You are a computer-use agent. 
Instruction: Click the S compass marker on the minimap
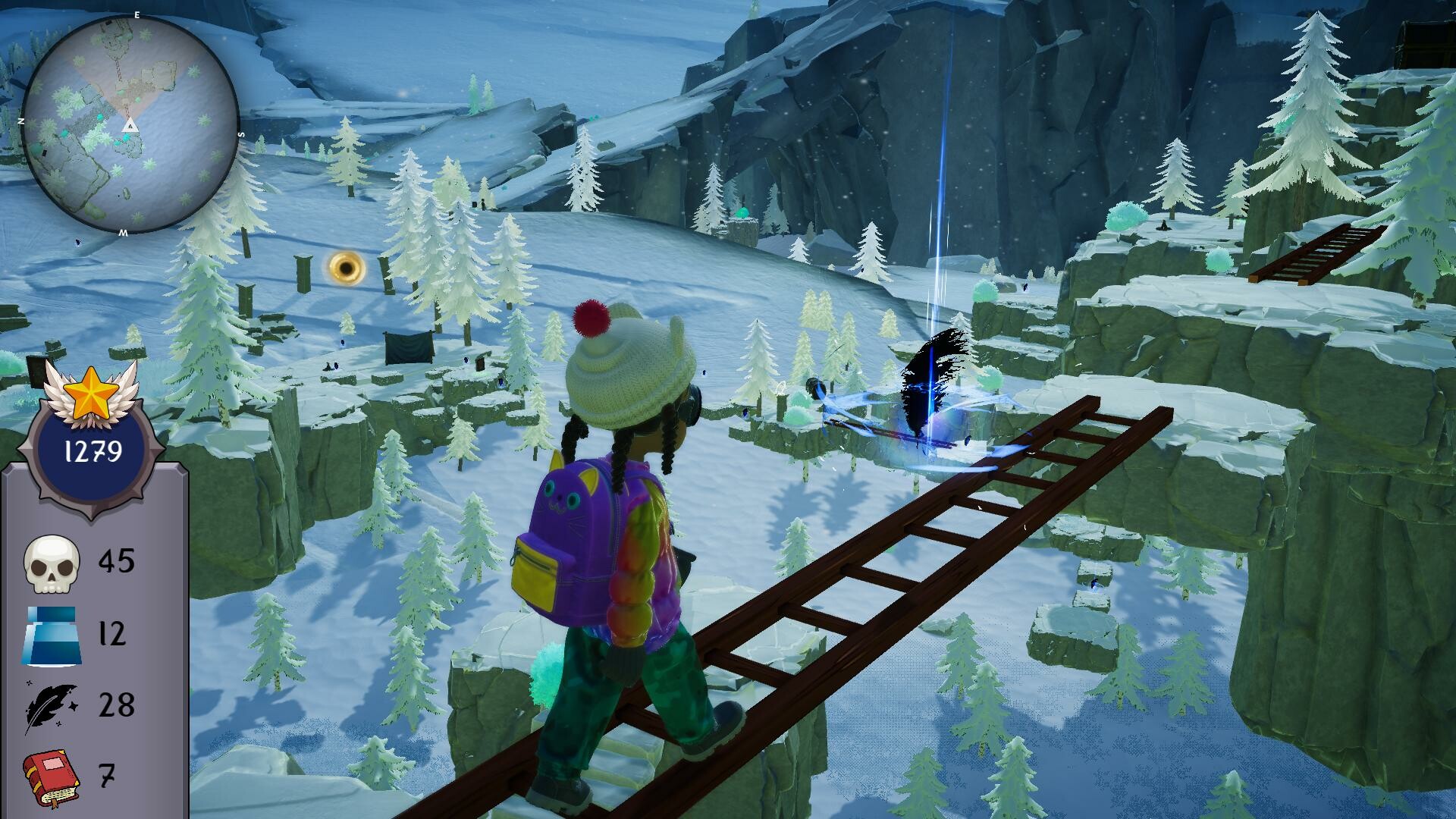click(x=240, y=134)
